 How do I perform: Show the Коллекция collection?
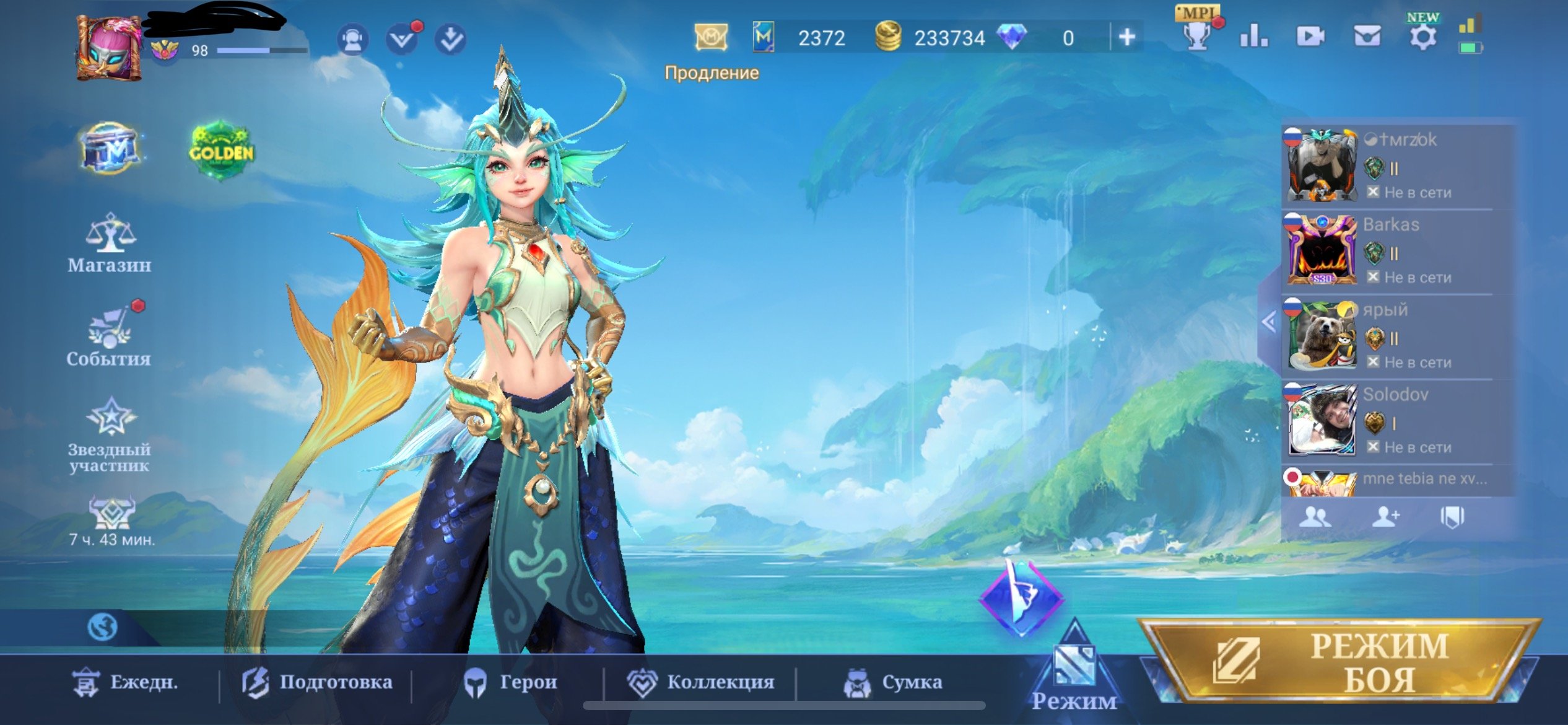(x=702, y=682)
